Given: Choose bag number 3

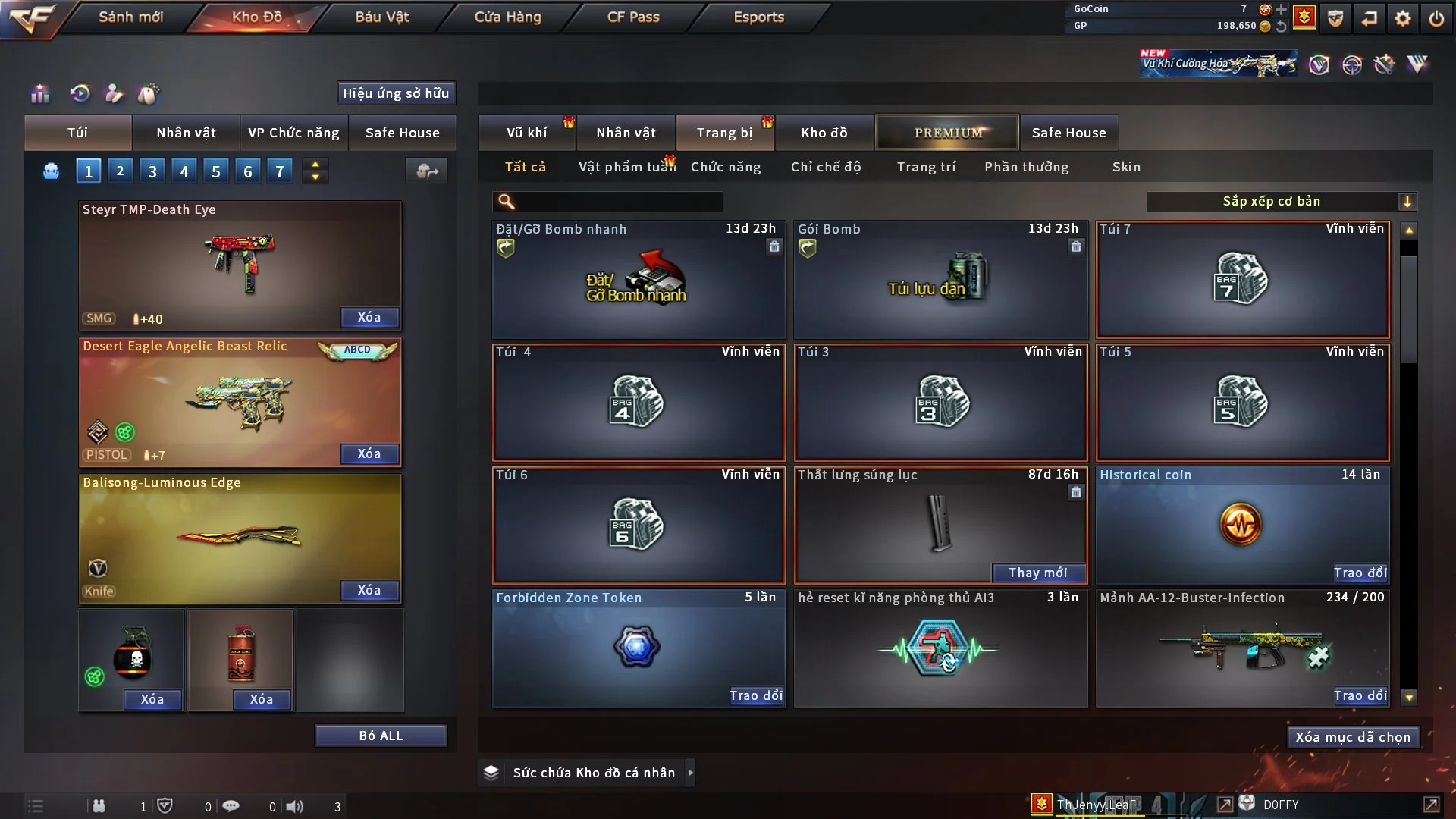Looking at the screenshot, I should pos(152,171).
